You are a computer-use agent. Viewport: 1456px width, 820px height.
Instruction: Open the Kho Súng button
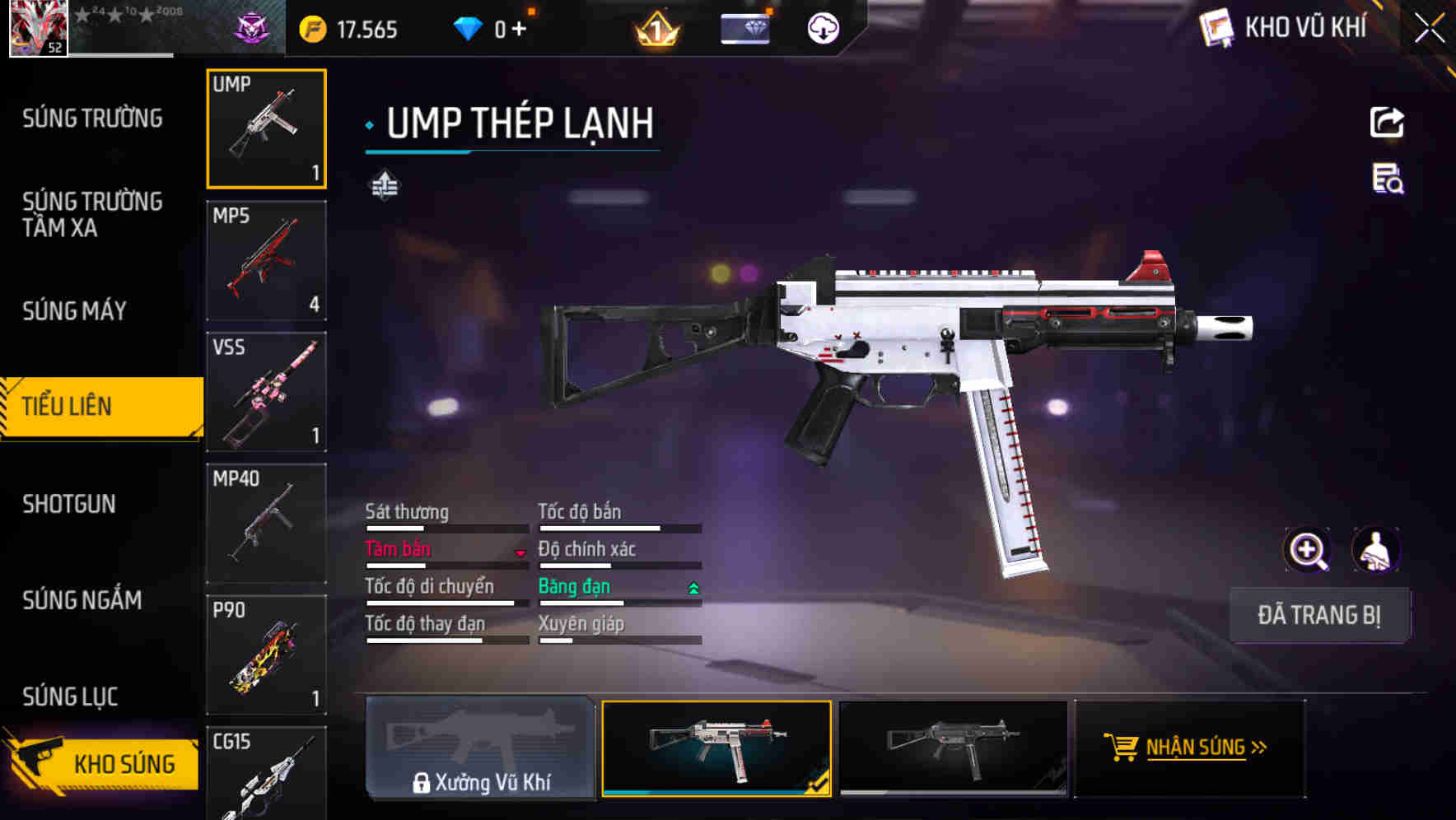tap(103, 763)
